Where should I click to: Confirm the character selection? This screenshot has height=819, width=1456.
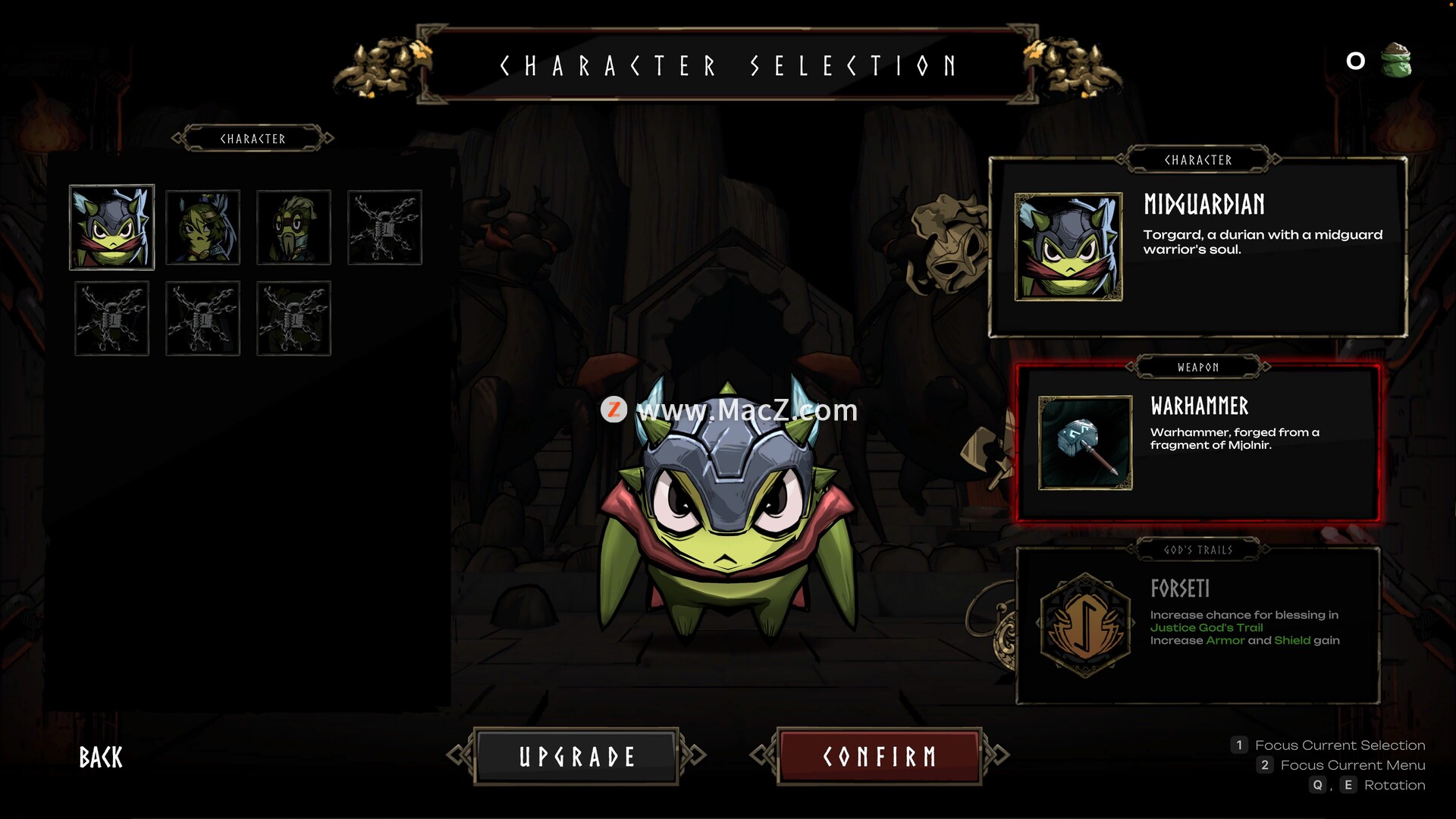click(879, 756)
